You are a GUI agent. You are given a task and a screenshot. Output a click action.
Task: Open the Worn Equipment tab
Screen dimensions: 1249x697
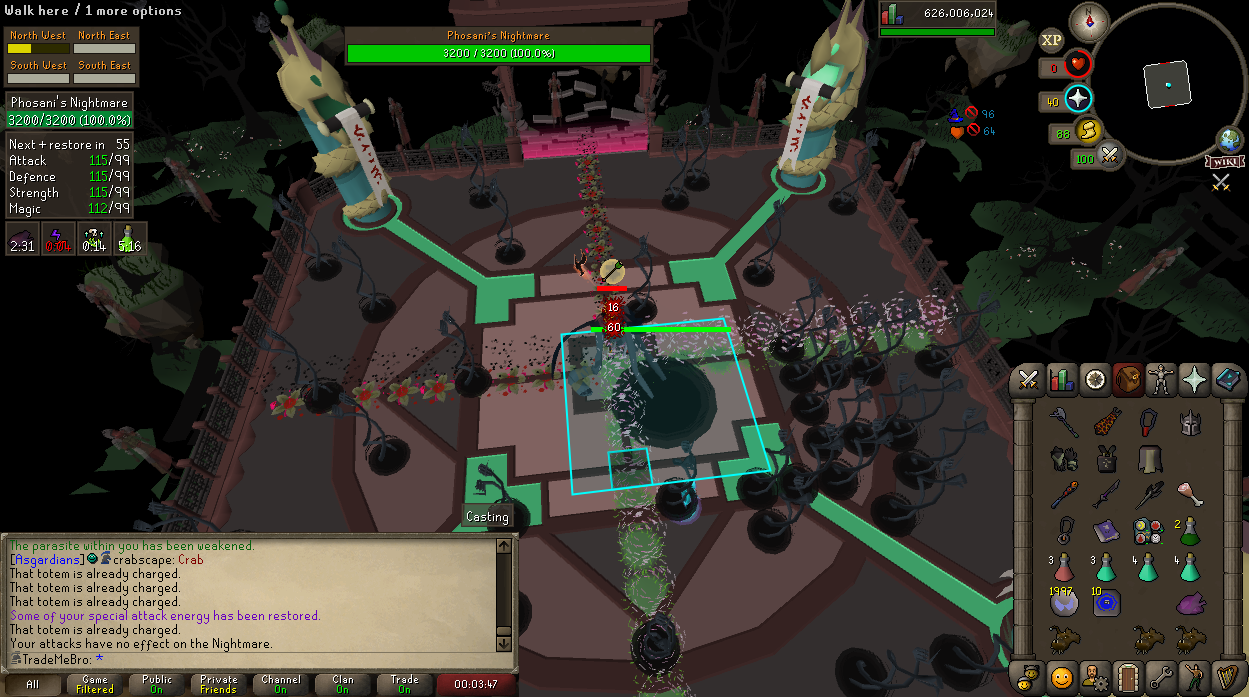(1160, 380)
